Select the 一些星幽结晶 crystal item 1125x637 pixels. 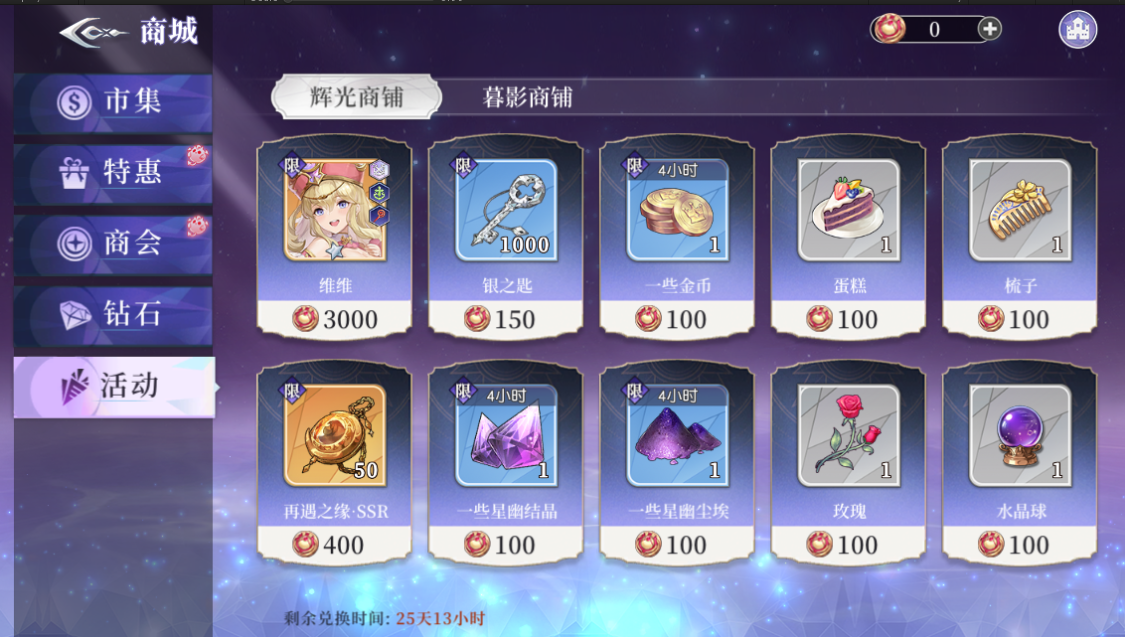506,461
